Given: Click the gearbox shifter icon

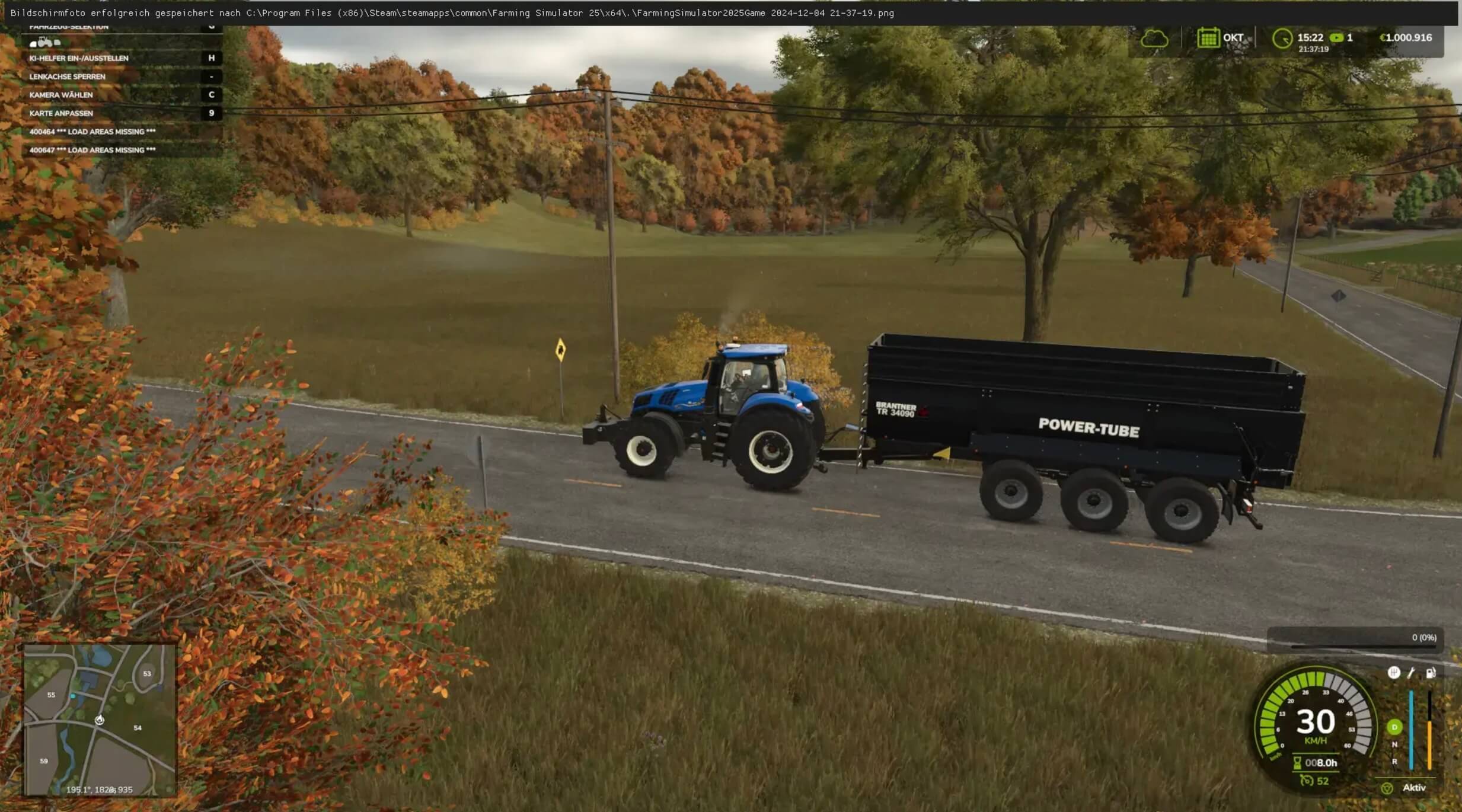Looking at the screenshot, I should pos(1393,672).
